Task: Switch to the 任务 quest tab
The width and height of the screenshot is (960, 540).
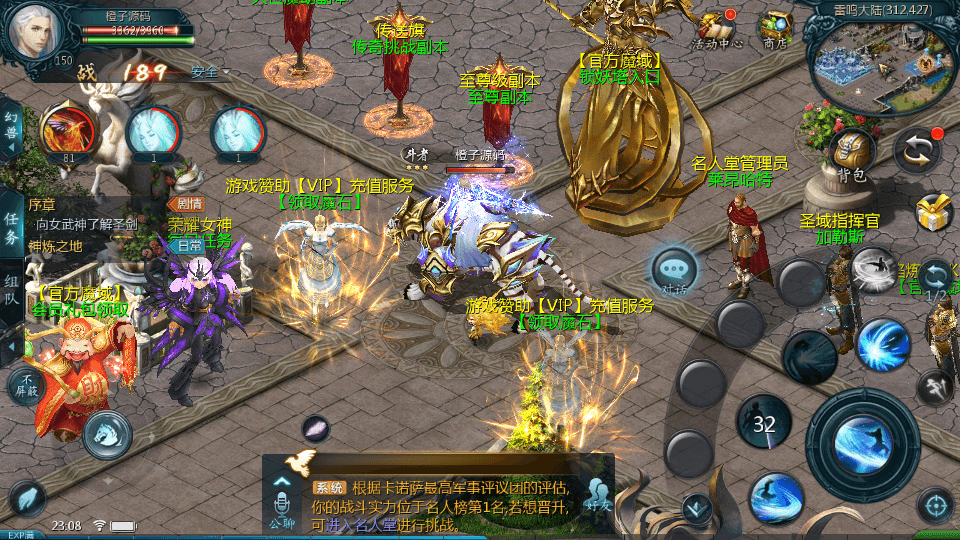Action: [x=12, y=228]
